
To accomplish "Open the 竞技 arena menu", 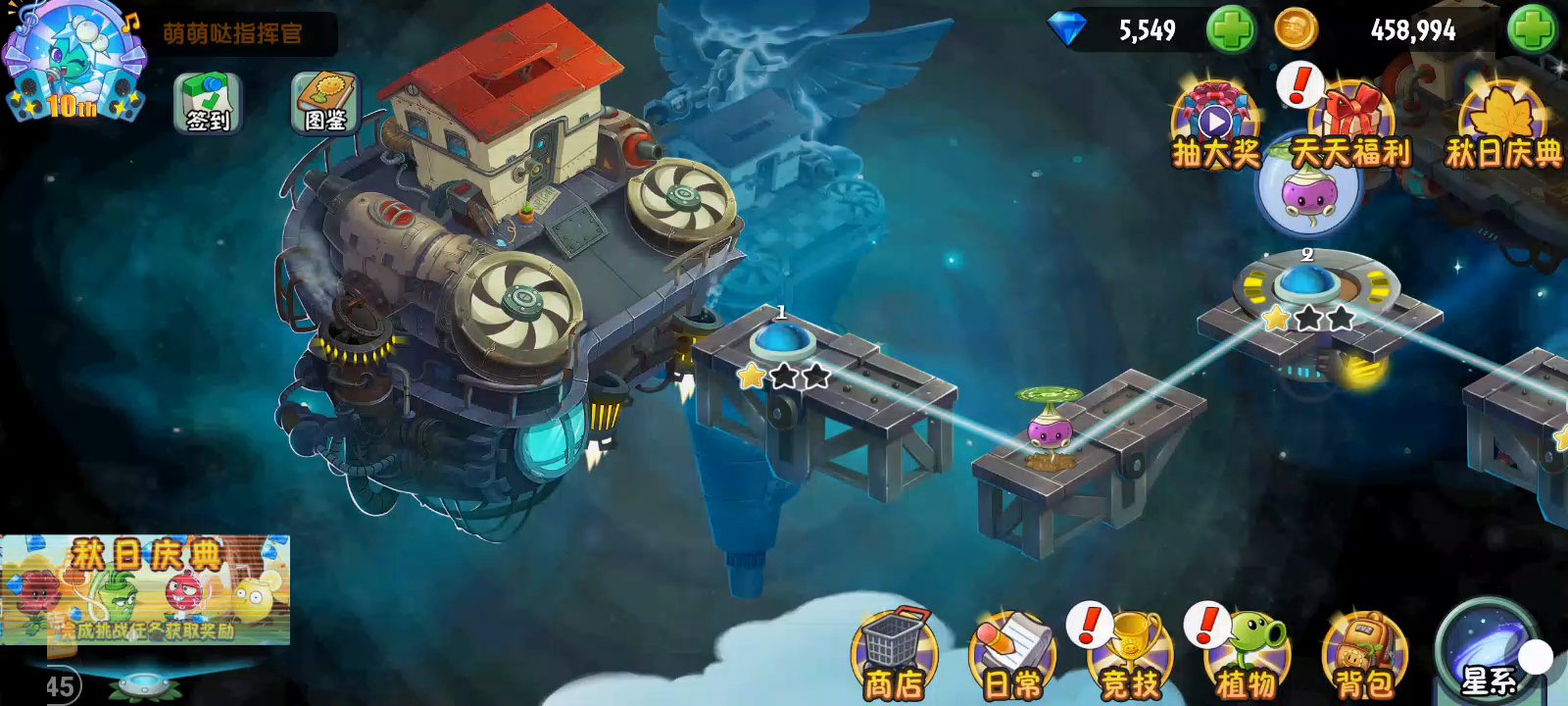I will pos(1131,655).
